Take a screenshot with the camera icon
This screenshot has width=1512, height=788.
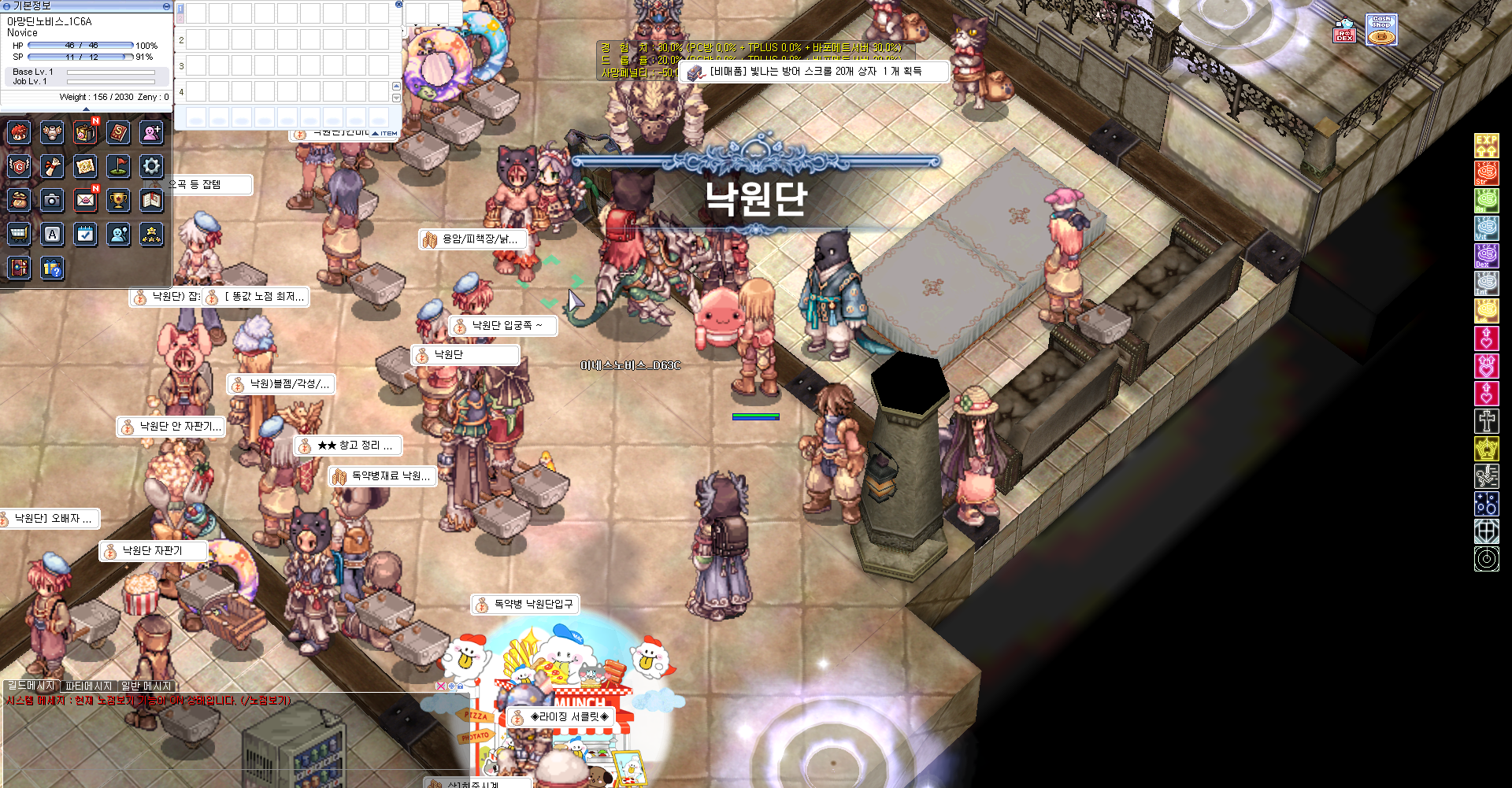pyautogui.click(x=52, y=201)
